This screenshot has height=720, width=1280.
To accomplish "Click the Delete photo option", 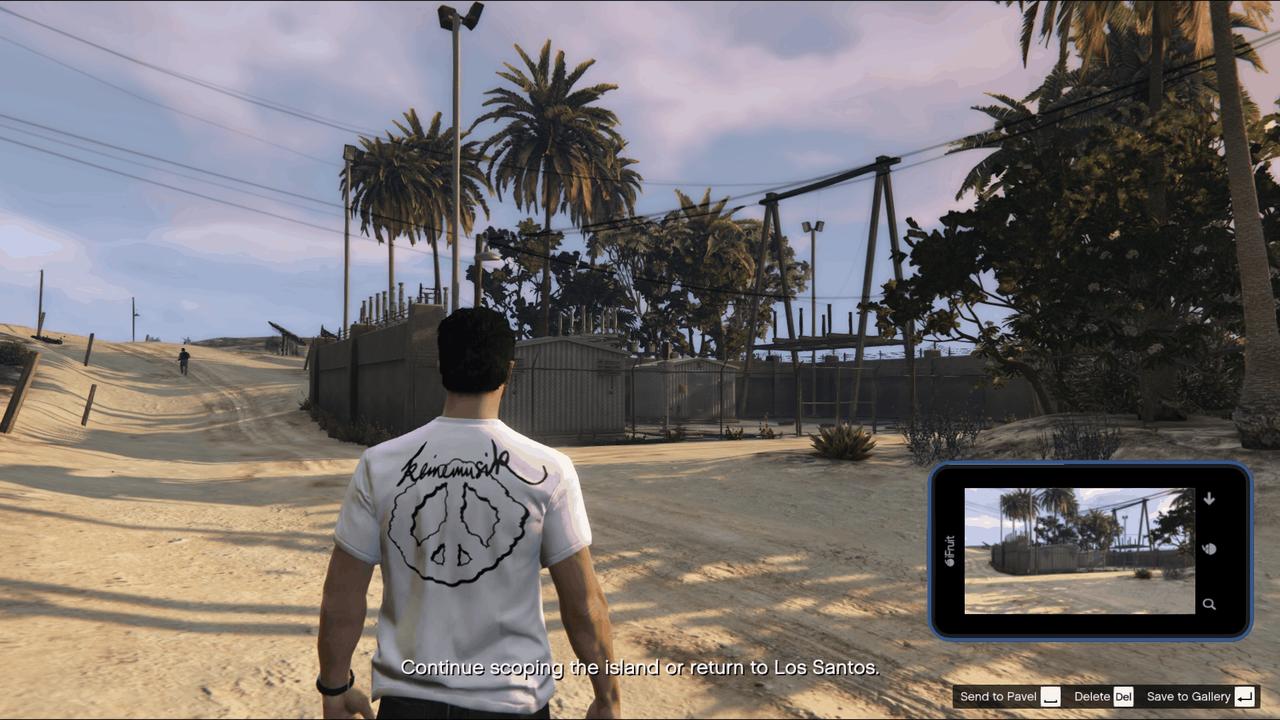I will coord(1102,697).
